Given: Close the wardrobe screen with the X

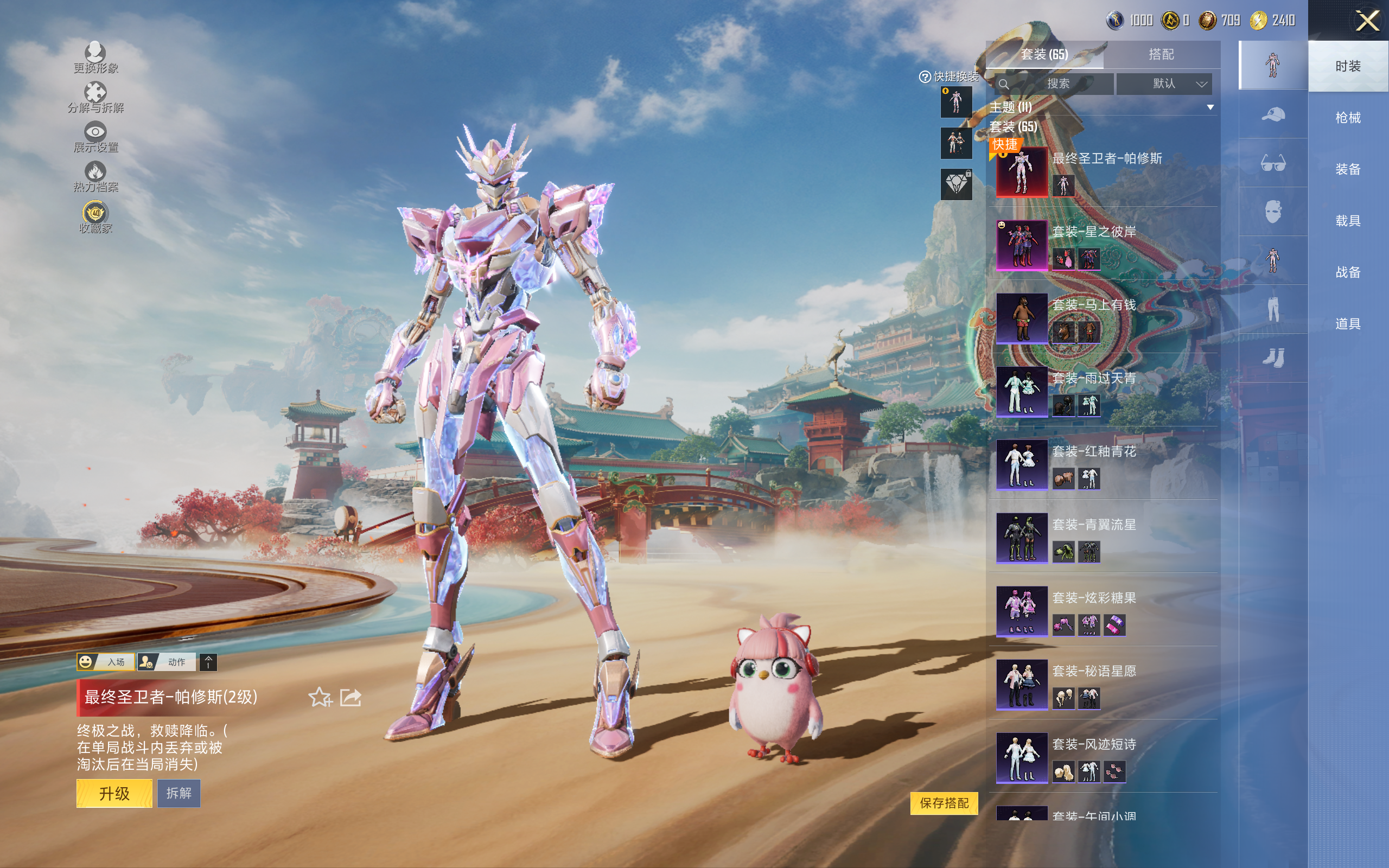Looking at the screenshot, I should [x=1367, y=21].
